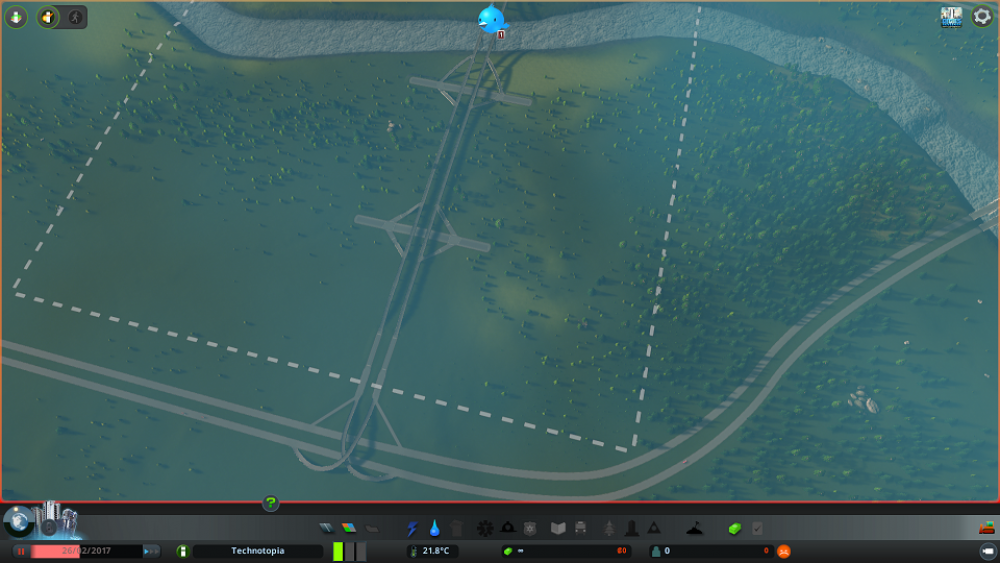Change the game speed arrows
This screenshot has width=1000, height=563.
click(x=151, y=551)
